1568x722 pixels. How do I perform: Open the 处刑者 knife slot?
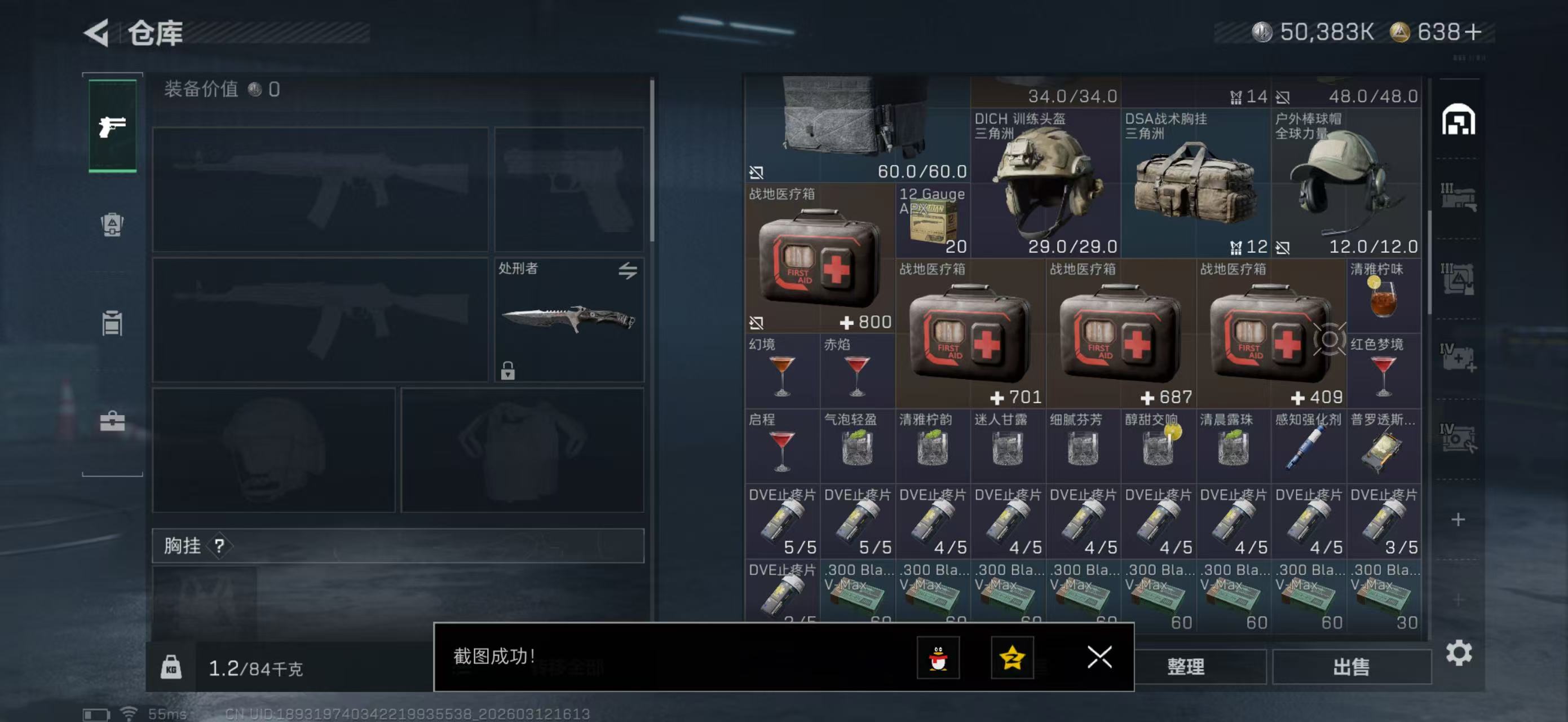[568, 321]
